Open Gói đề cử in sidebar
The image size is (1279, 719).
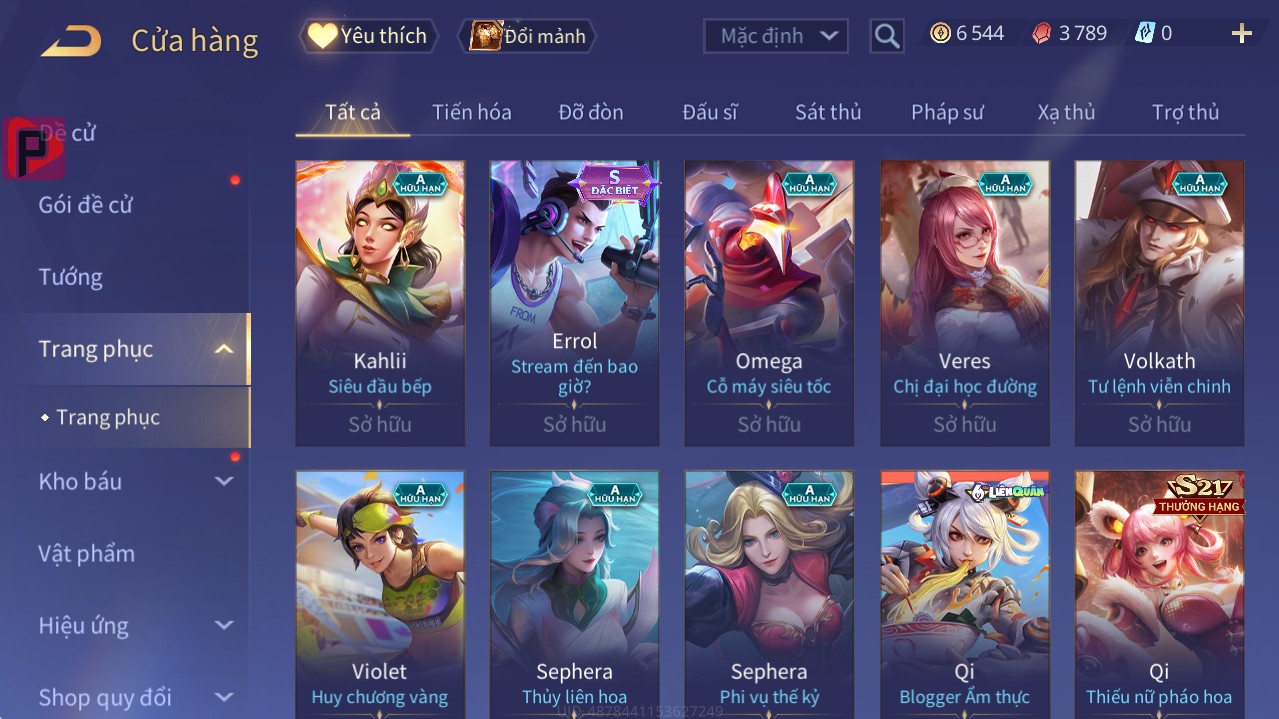coord(85,205)
